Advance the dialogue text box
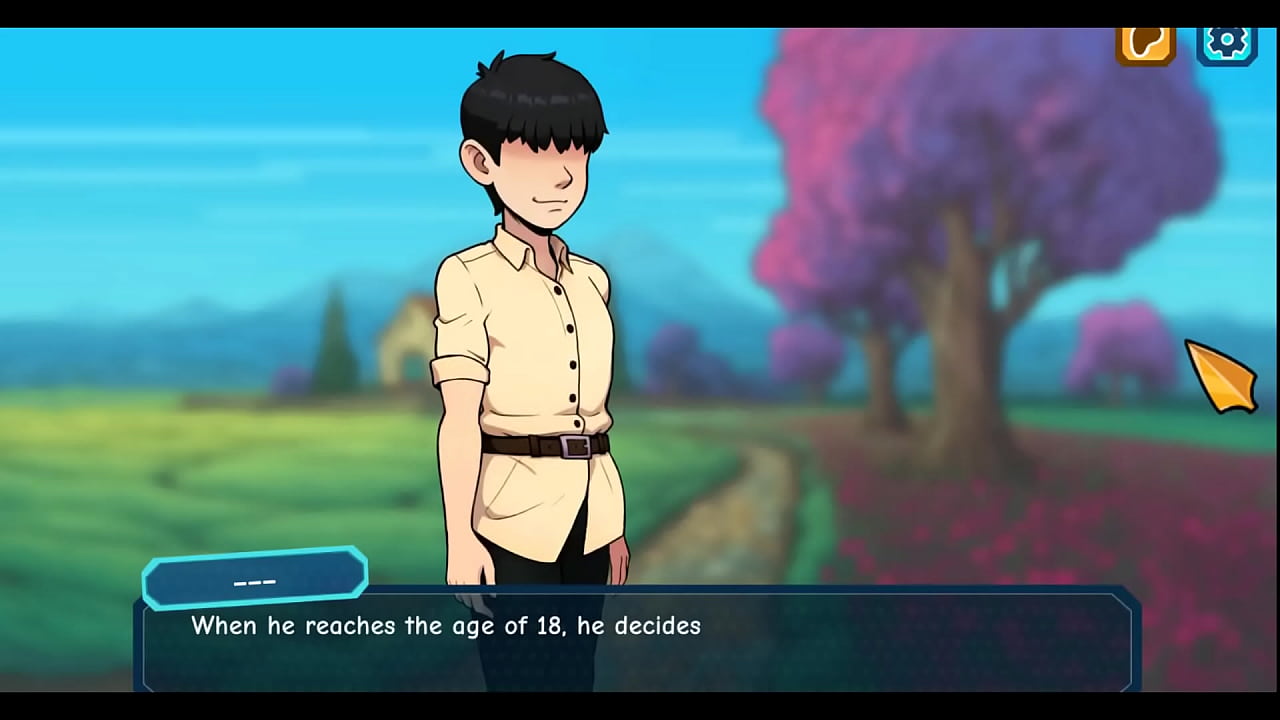The image size is (1280, 720). 638,639
